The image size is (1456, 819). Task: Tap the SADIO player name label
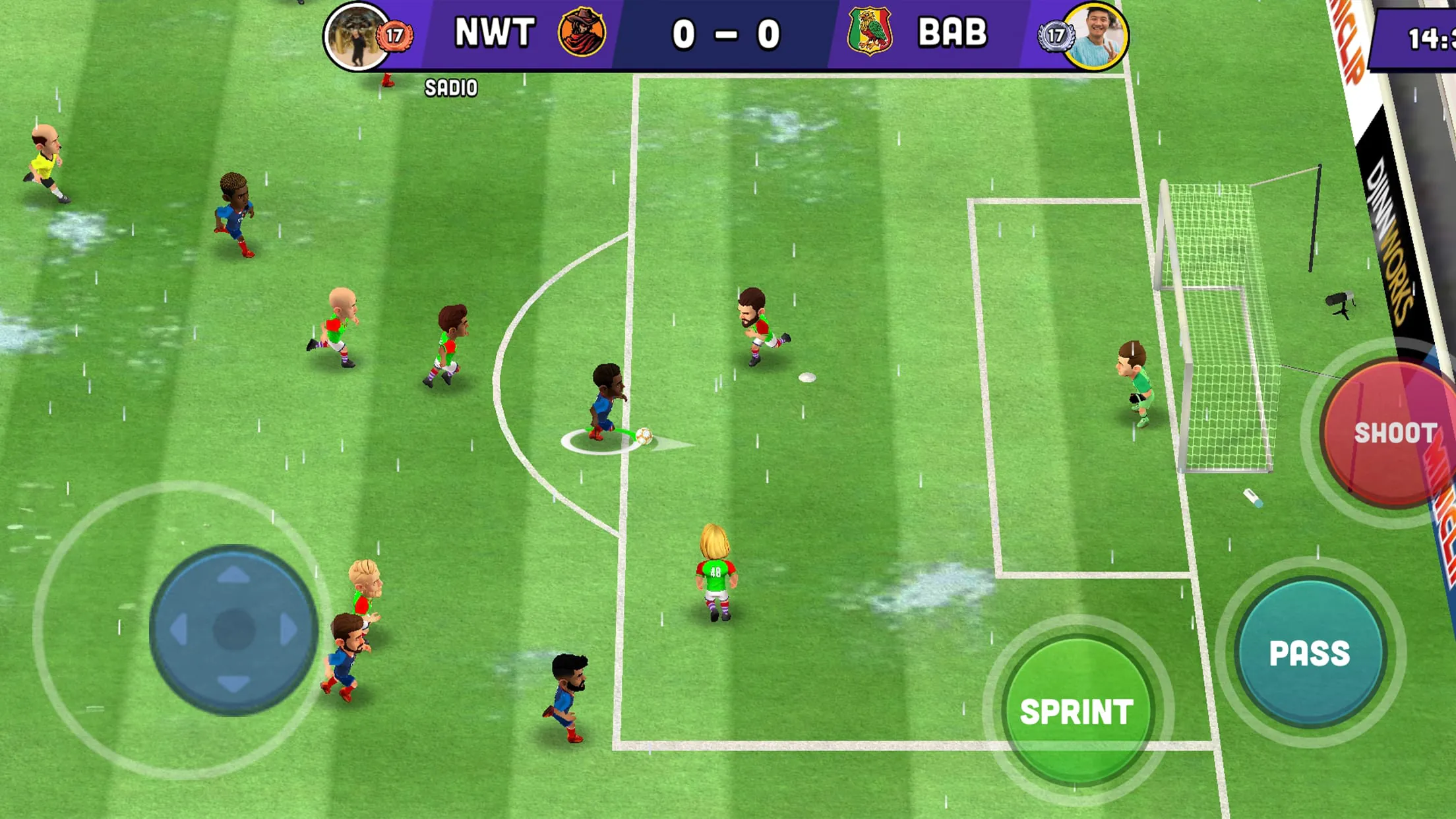(450, 86)
